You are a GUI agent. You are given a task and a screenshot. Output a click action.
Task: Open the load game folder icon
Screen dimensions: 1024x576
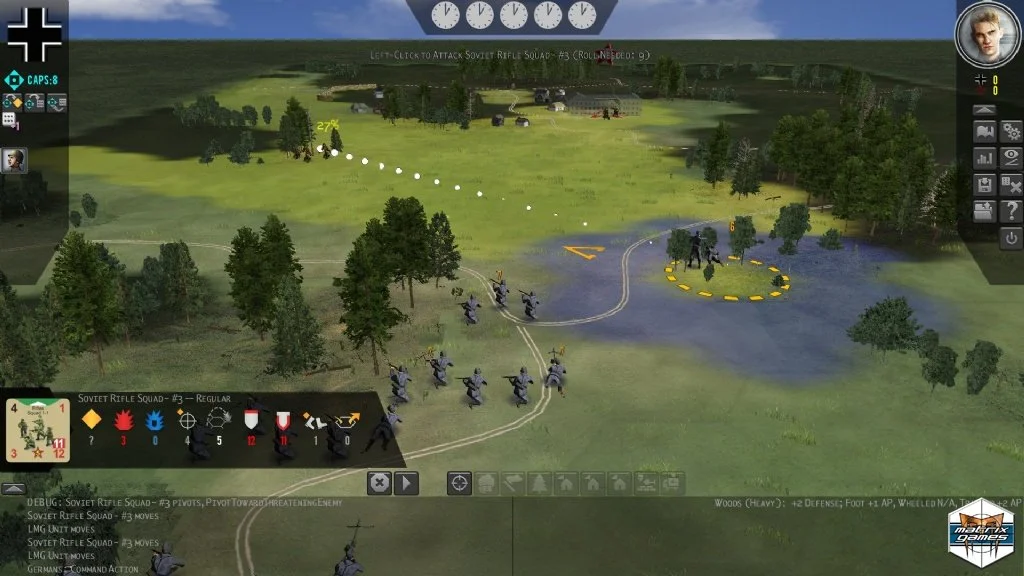coord(984,211)
